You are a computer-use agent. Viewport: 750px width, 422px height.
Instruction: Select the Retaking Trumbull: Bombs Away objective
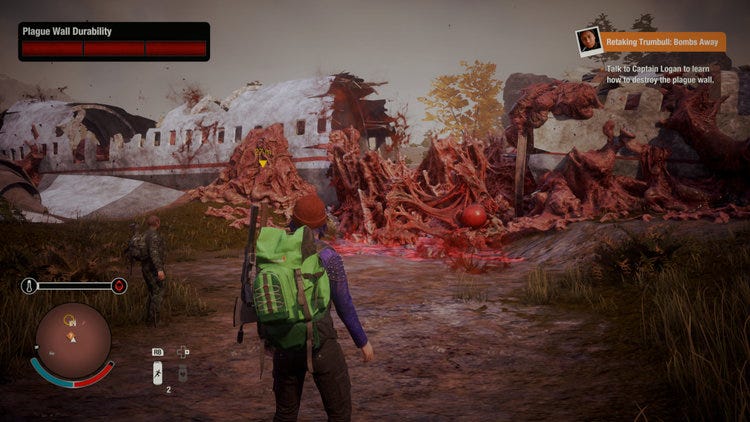click(x=664, y=42)
